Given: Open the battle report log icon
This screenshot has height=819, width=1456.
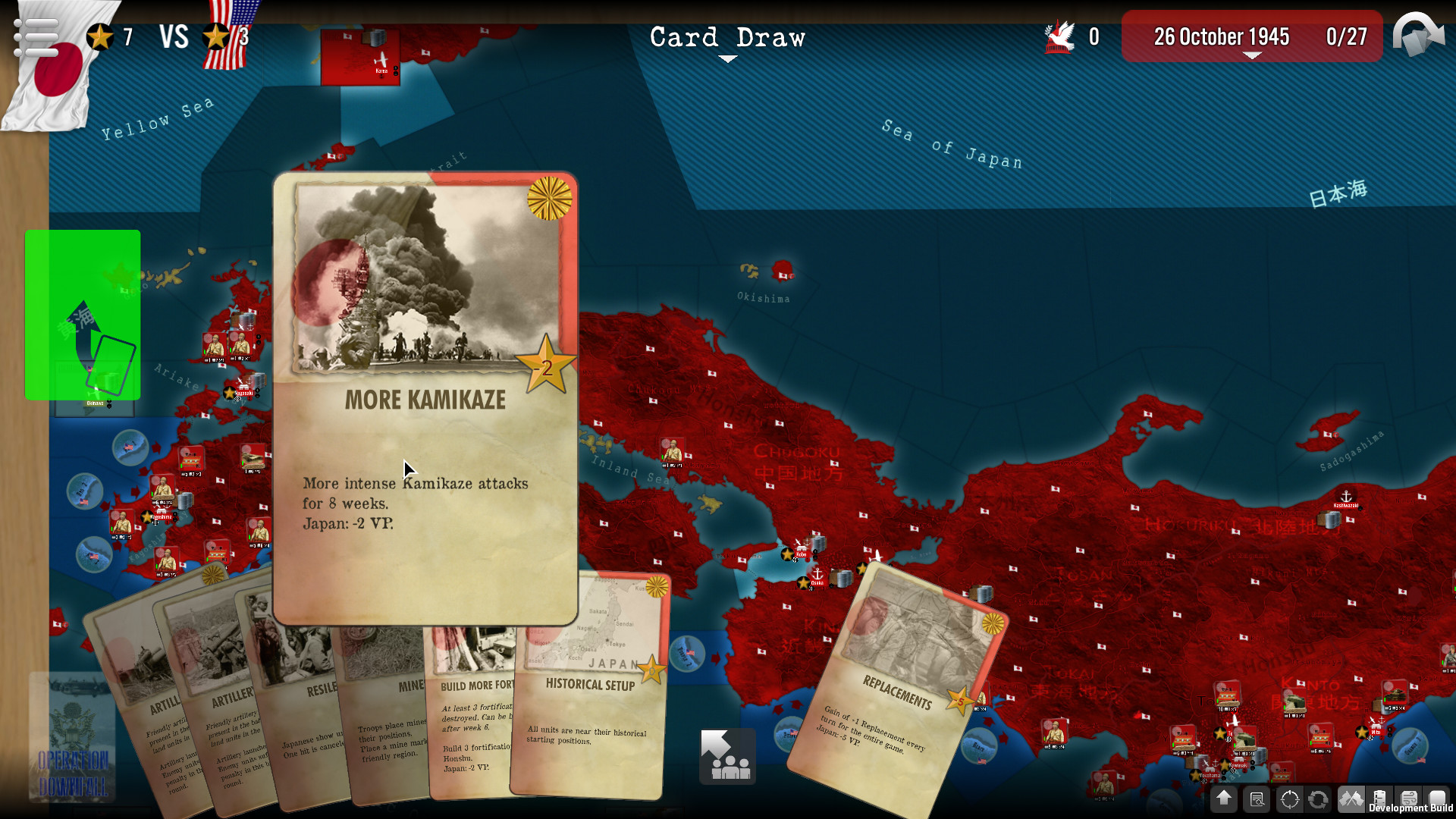Looking at the screenshot, I should click(x=1257, y=800).
